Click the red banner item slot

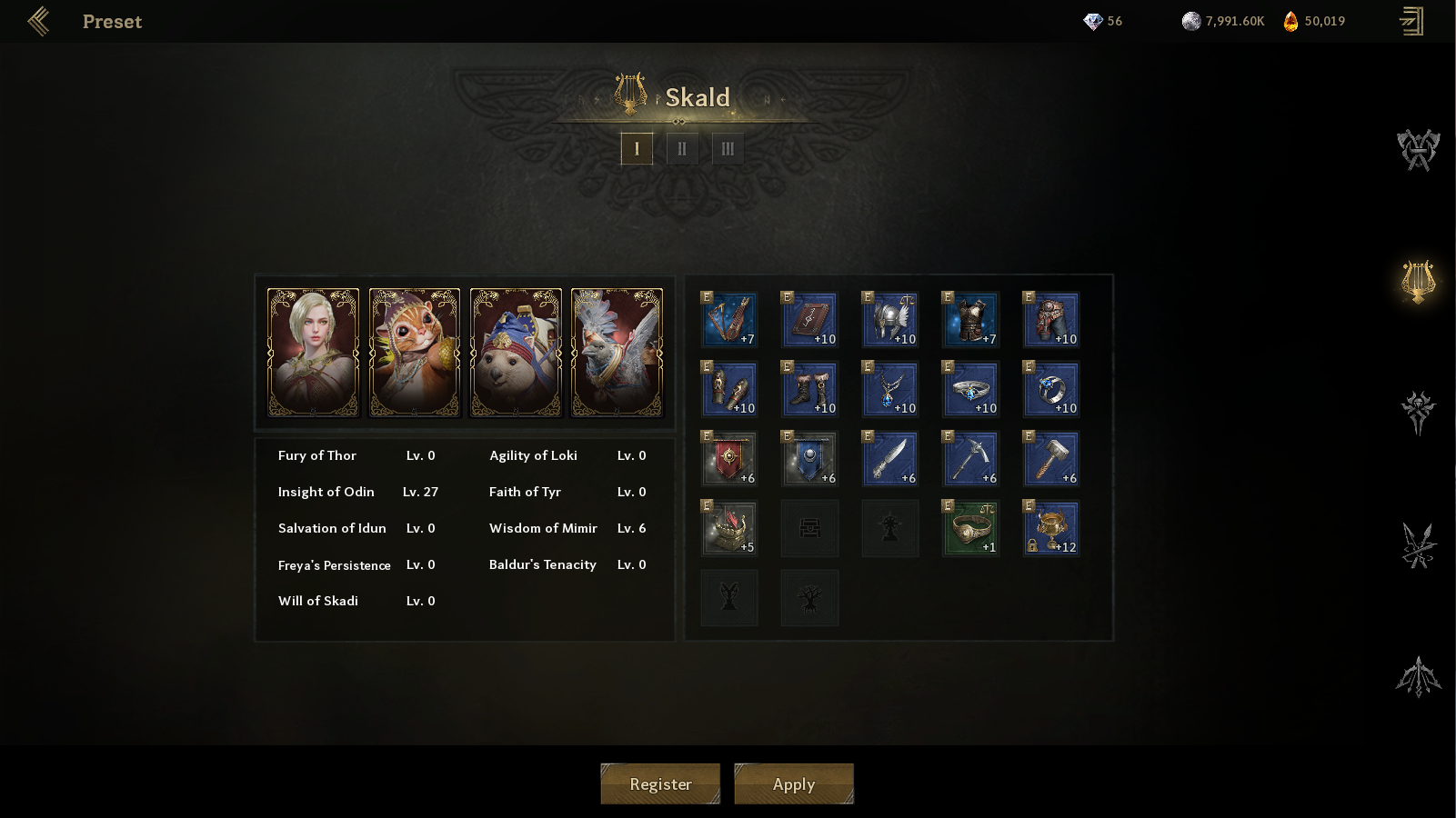point(729,459)
